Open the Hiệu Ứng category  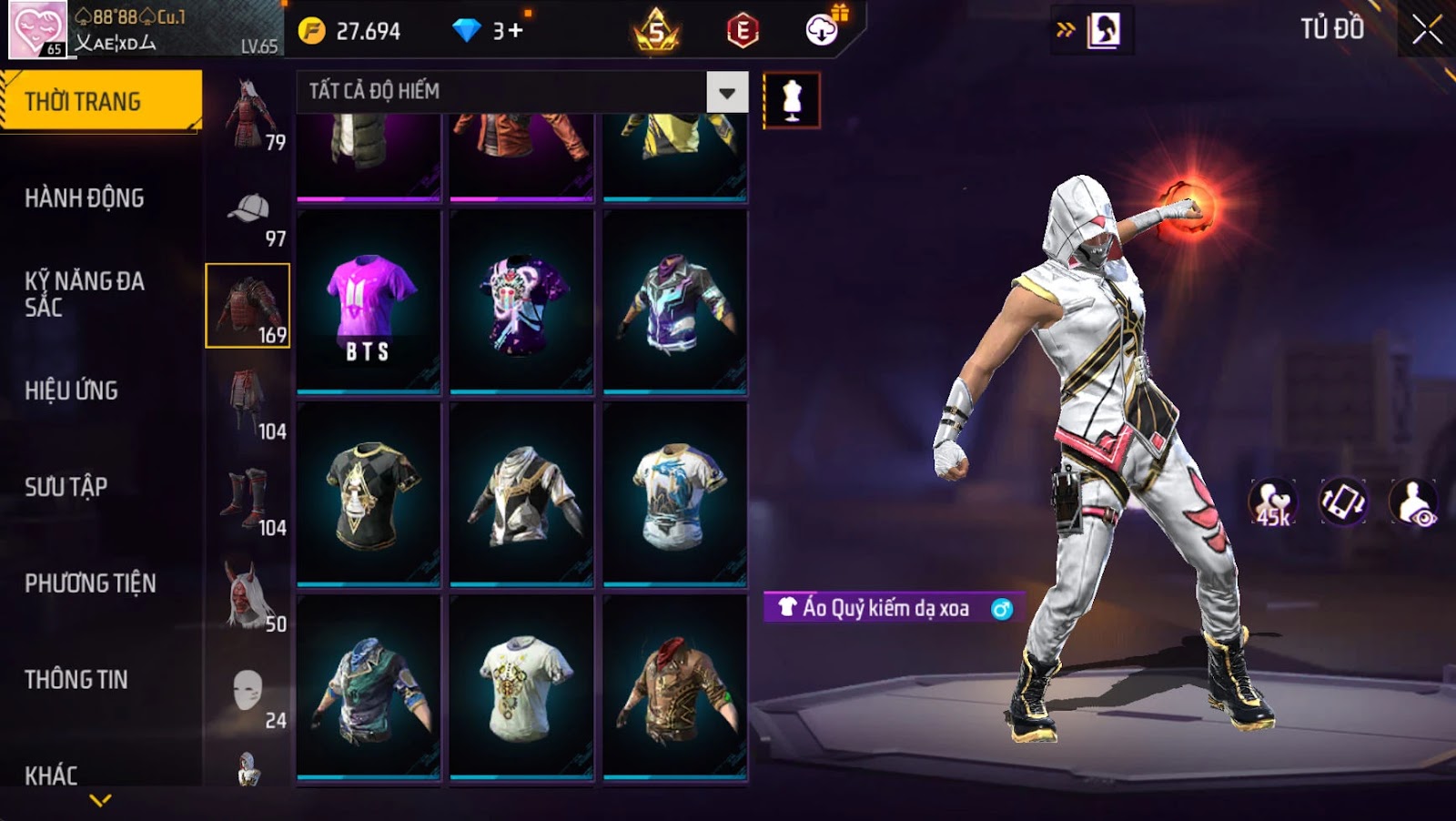tap(72, 390)
